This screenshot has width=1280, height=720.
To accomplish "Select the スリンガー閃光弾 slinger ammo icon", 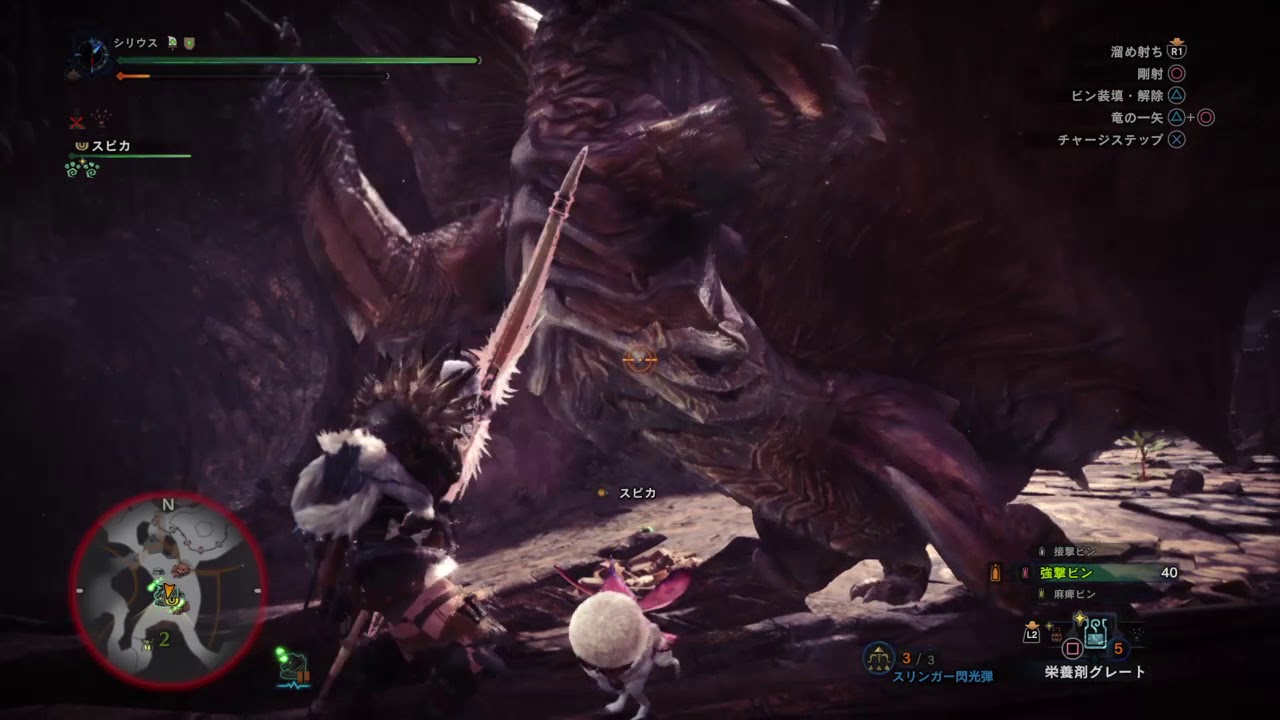I will click(879, 656).
